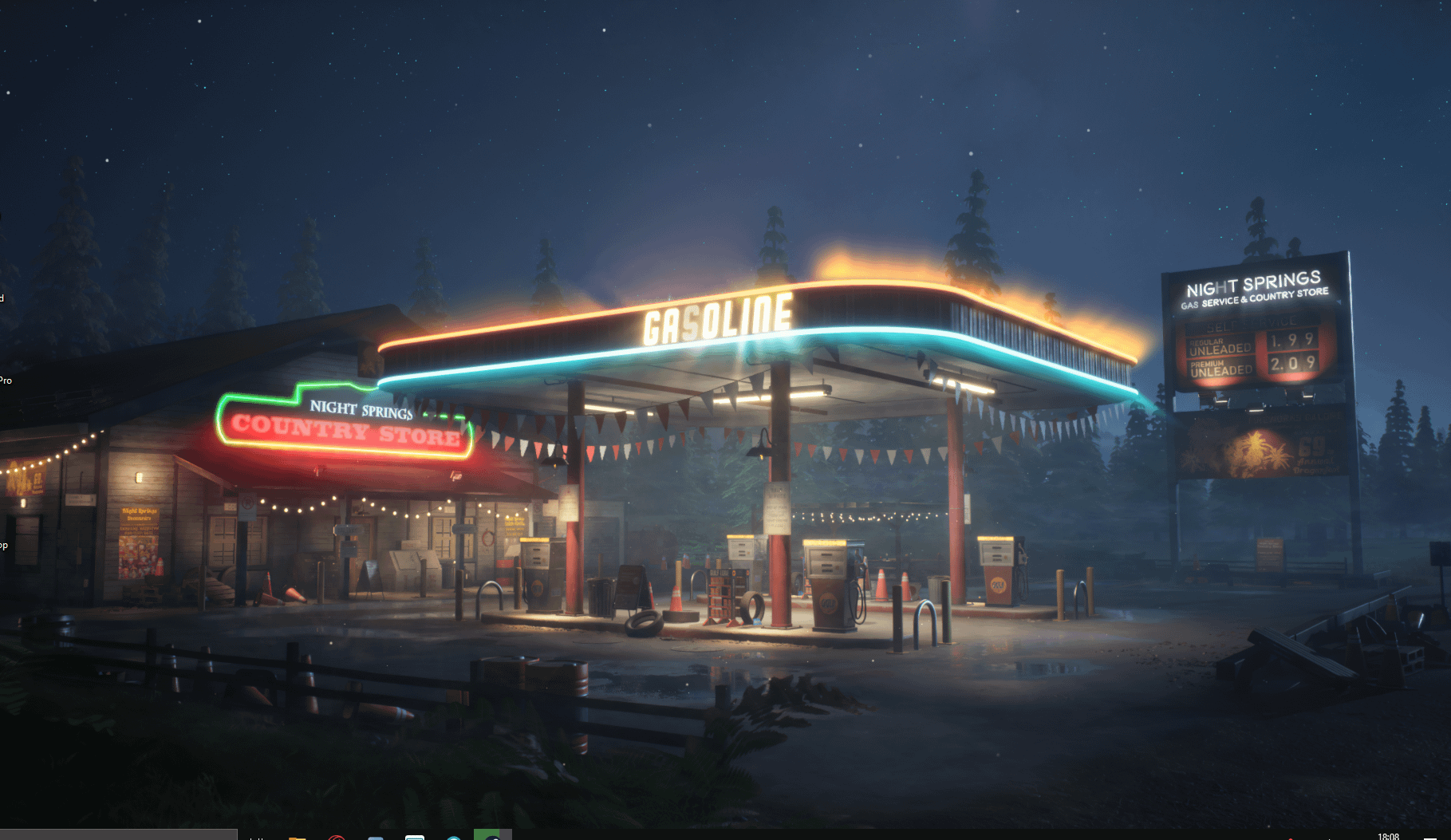Open File Explorer from the taskbar
This screenshot has width=1451, height=840.
click(x=297, y=836)
